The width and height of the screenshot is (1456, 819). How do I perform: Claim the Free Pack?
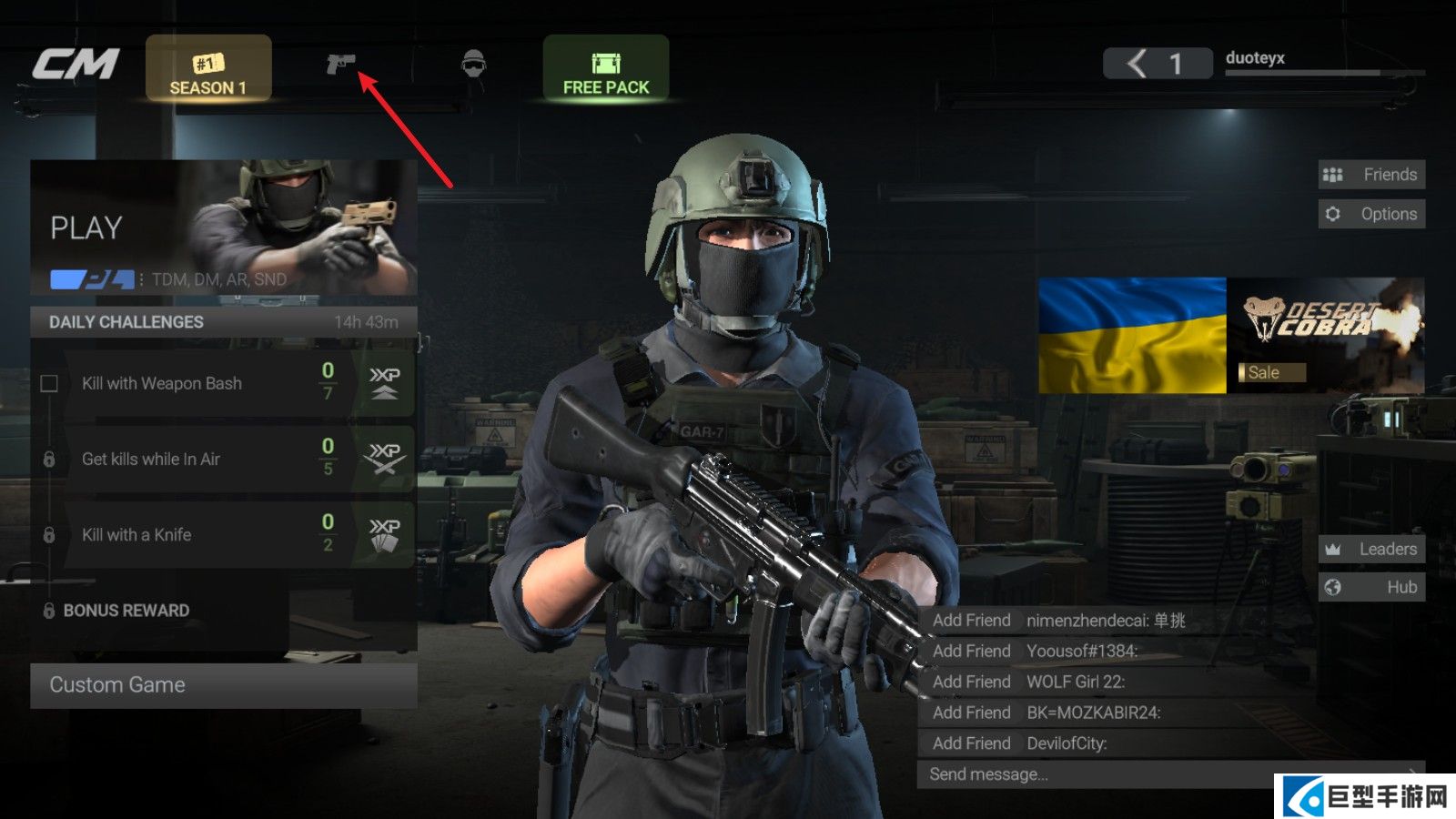(606, 69)
